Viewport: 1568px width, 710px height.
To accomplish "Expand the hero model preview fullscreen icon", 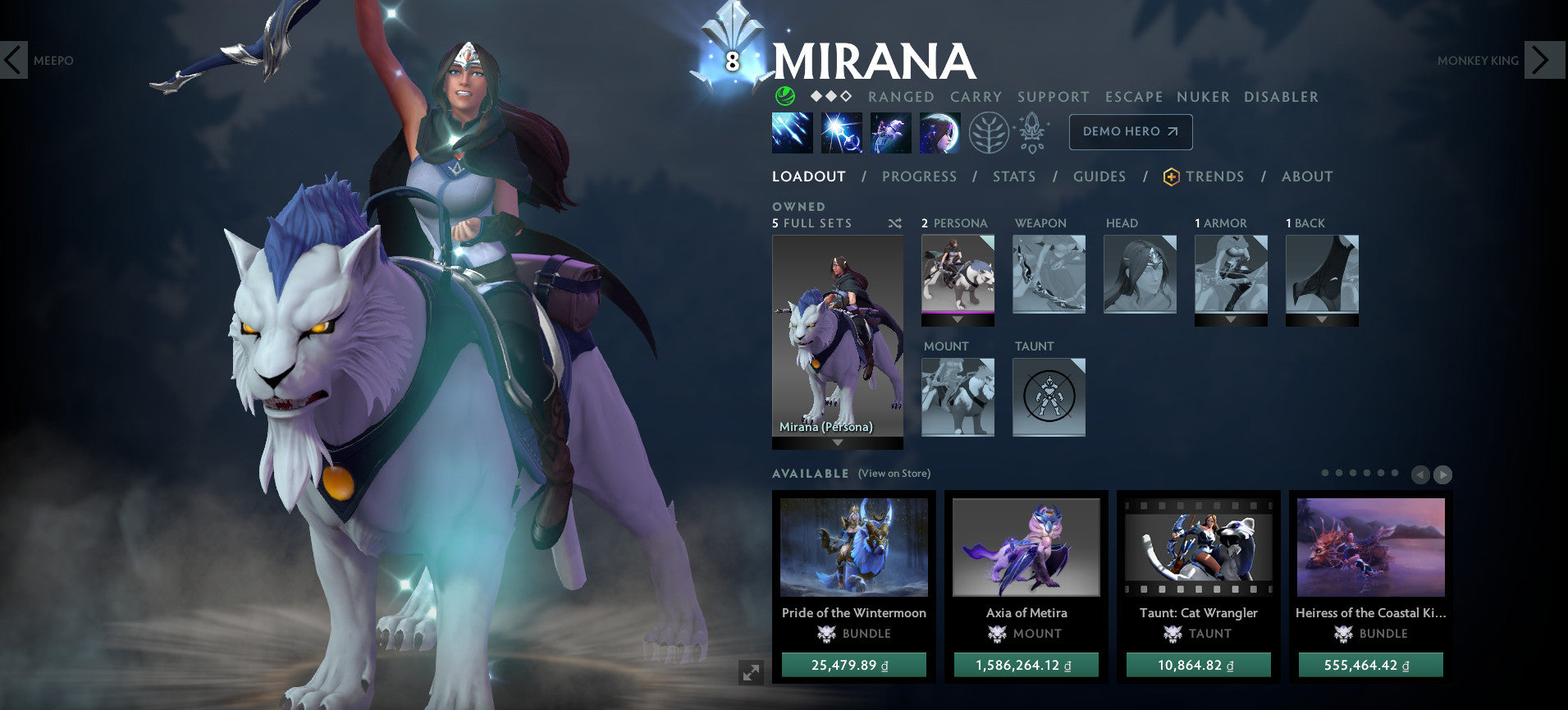I will point(751,671).
